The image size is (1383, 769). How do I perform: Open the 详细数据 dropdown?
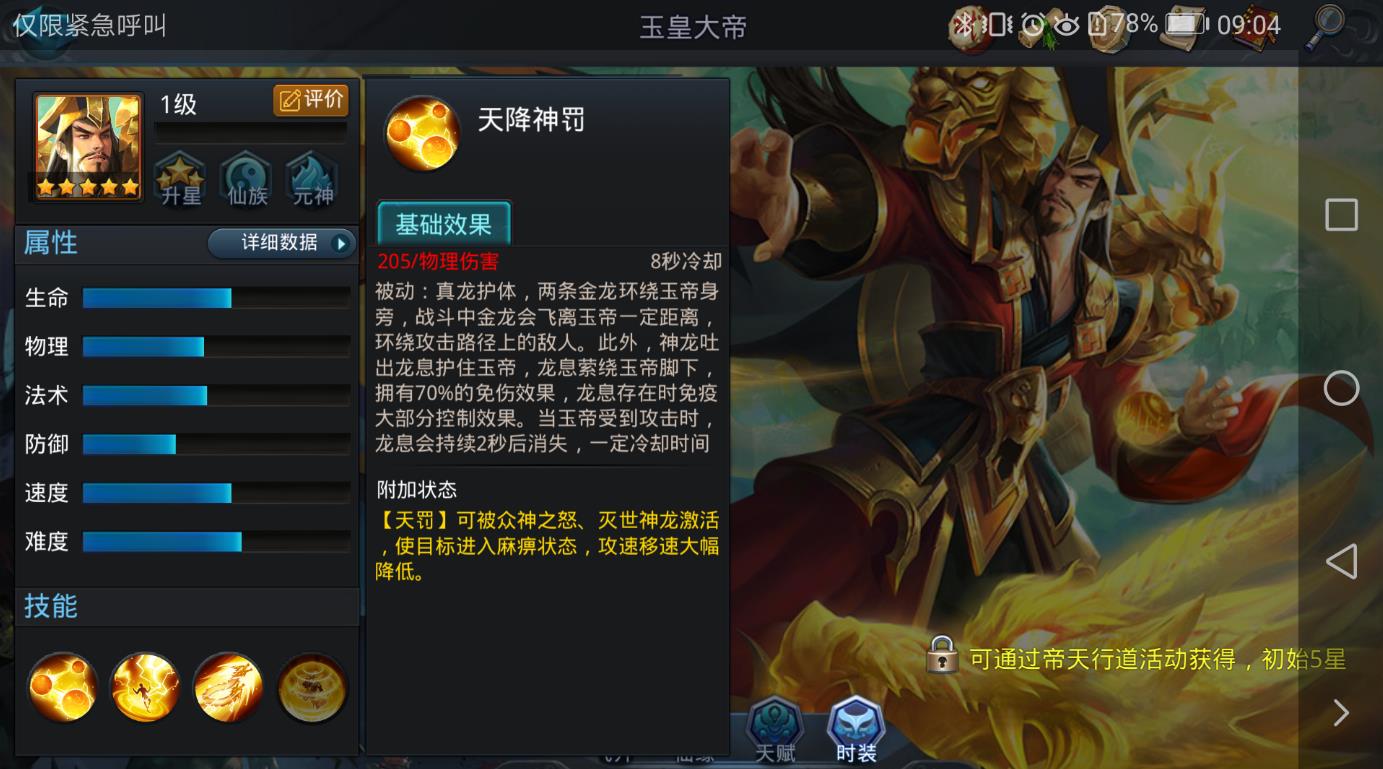click(282, 243)
